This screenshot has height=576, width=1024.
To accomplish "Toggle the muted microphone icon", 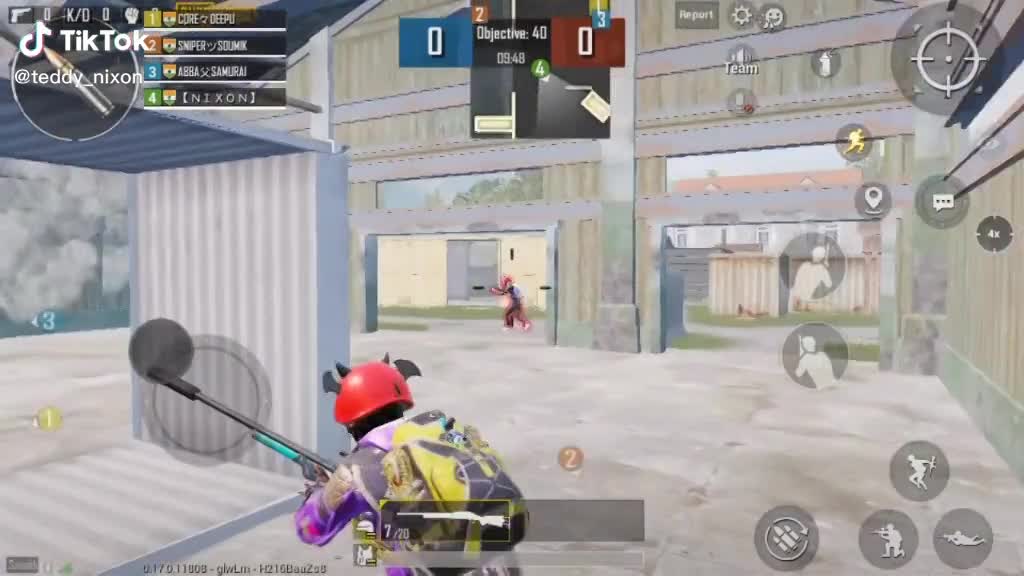I will coord(741,100).
